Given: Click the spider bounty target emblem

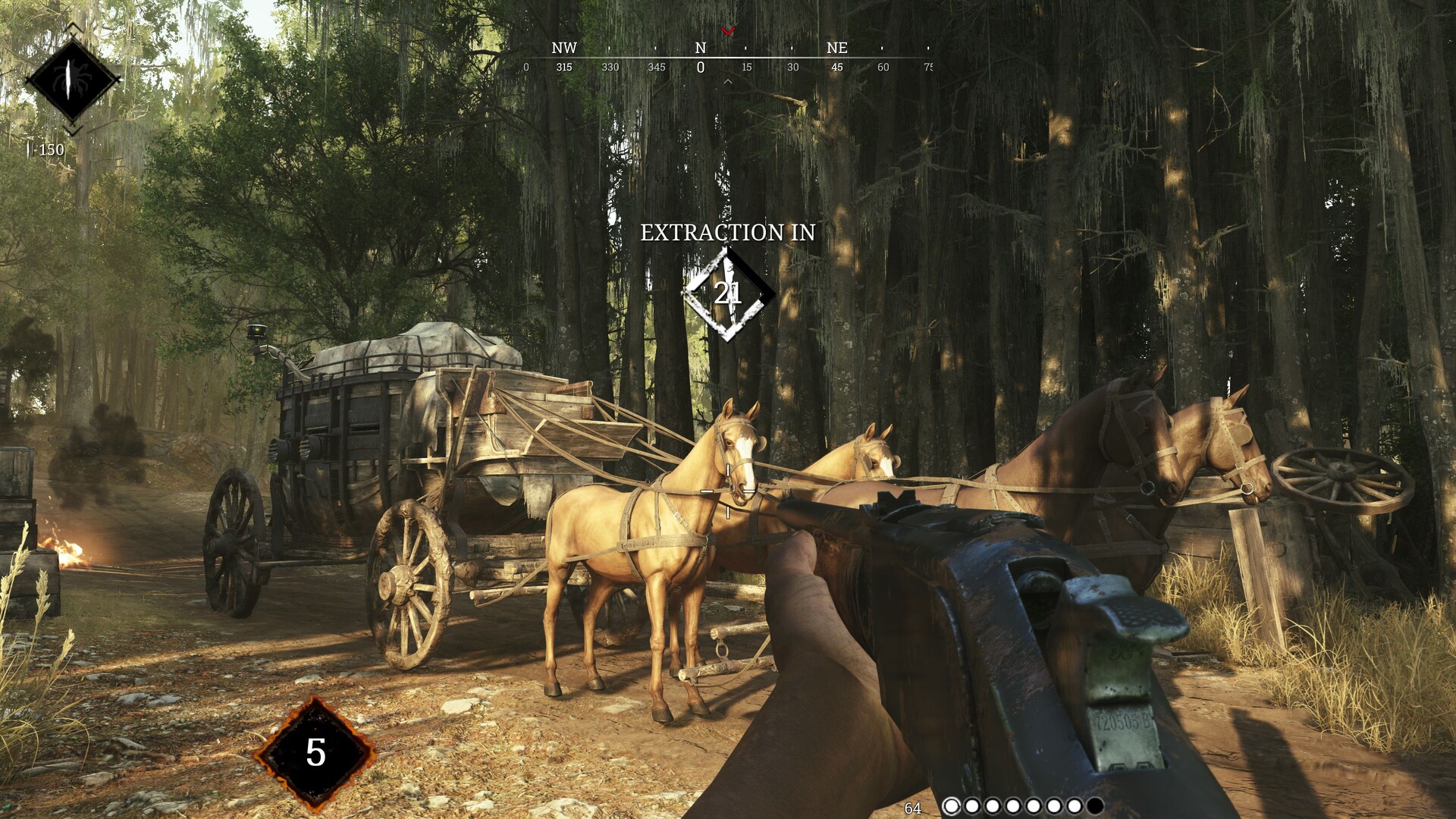Looking at the screenshot, I should tap(72, 80).
